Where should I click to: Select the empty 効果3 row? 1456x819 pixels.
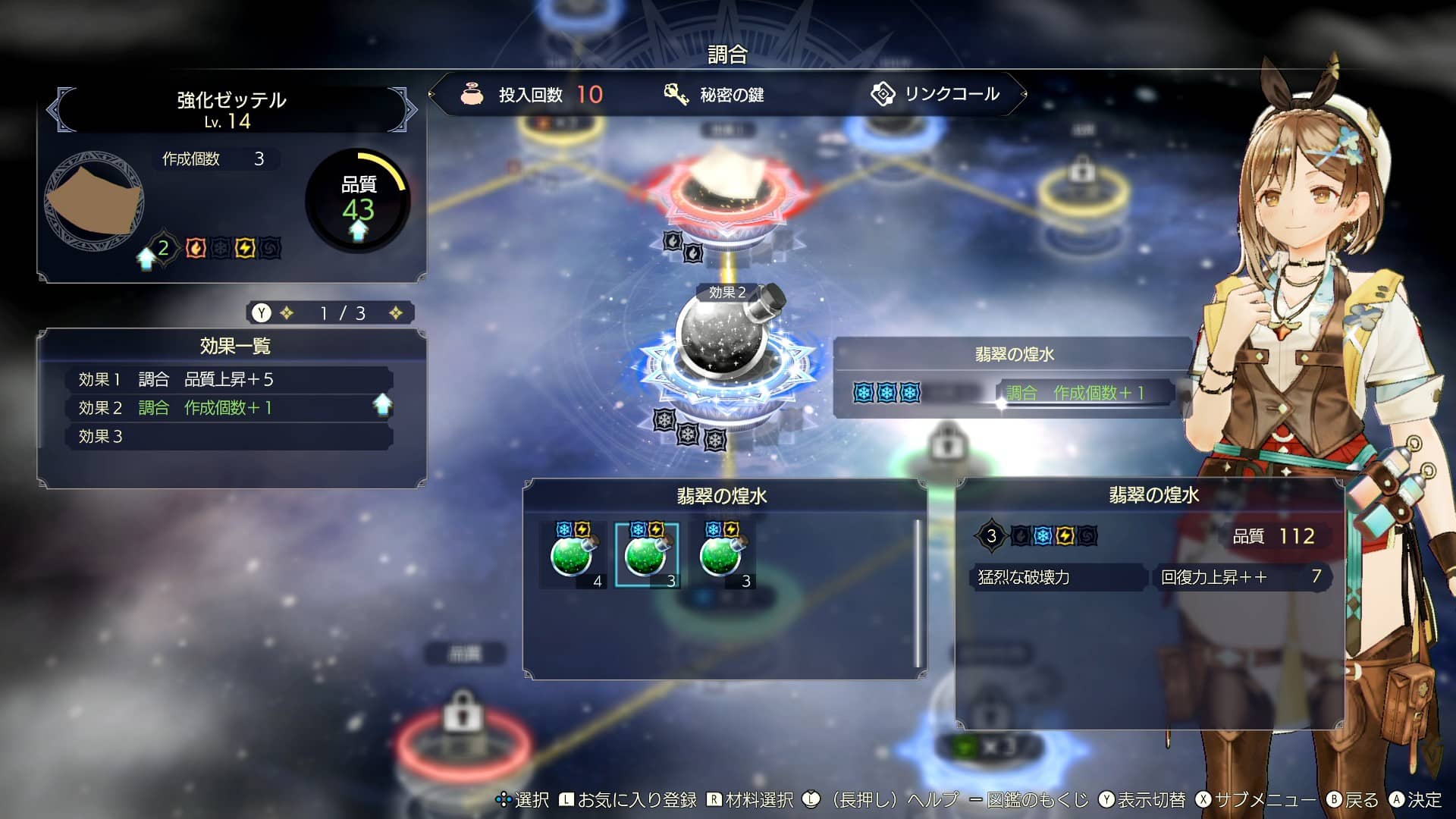228,437
